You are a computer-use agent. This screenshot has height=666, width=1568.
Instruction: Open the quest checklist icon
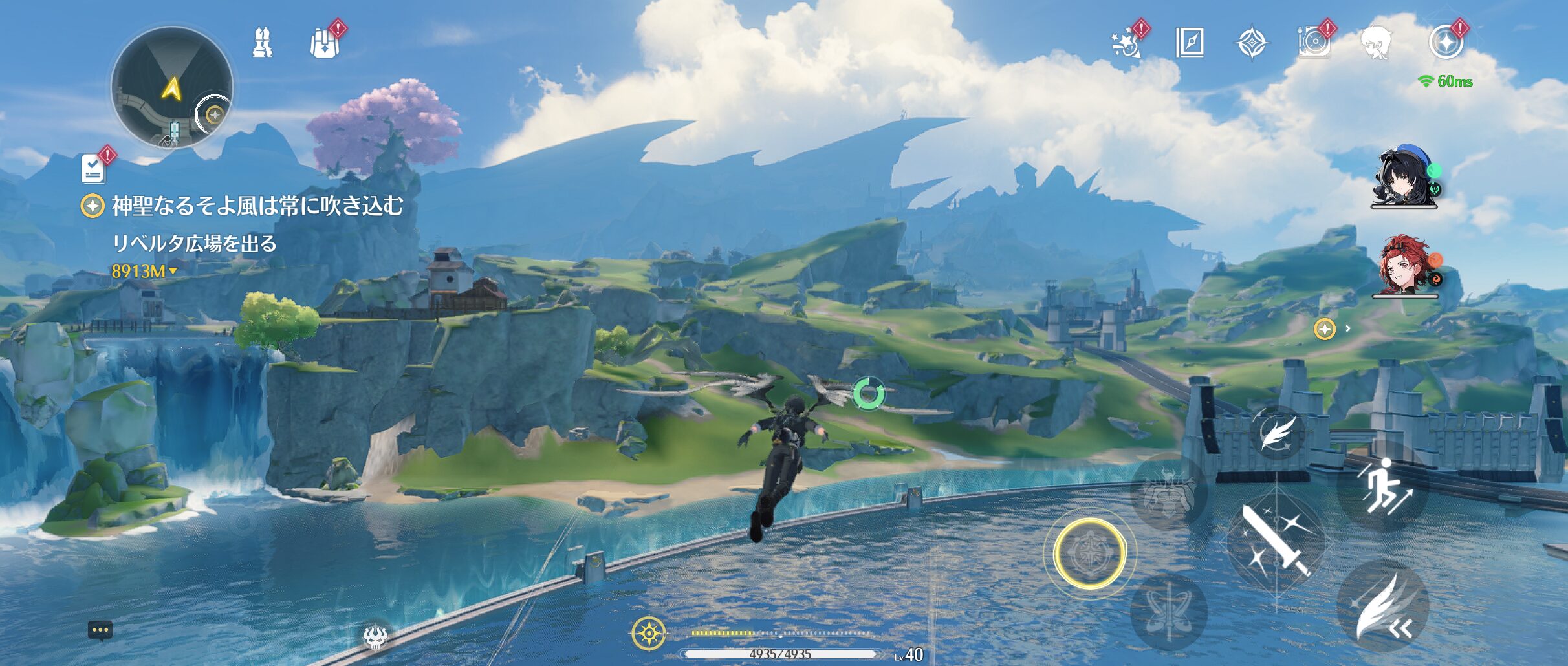(94, 168)
